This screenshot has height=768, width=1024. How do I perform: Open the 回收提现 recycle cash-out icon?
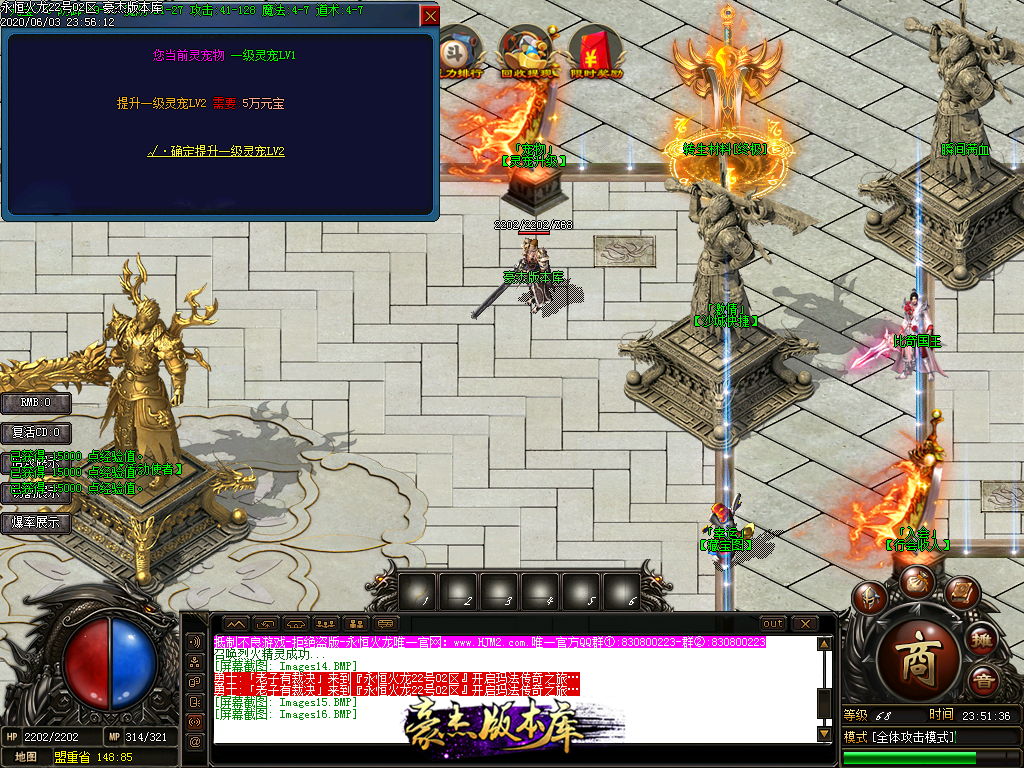coord(533,54)
